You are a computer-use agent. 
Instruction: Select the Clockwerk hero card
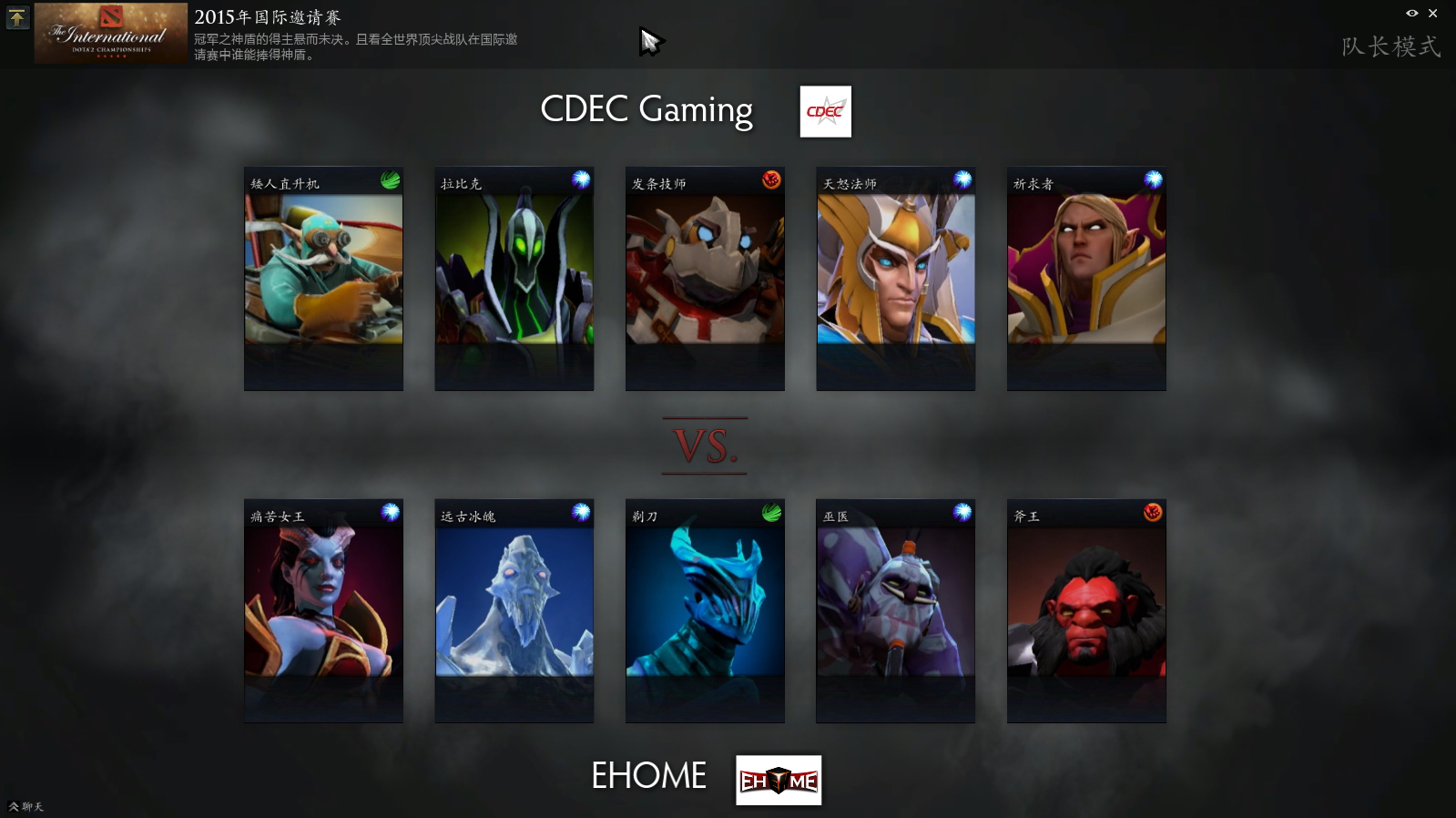[x=705, y=278]
